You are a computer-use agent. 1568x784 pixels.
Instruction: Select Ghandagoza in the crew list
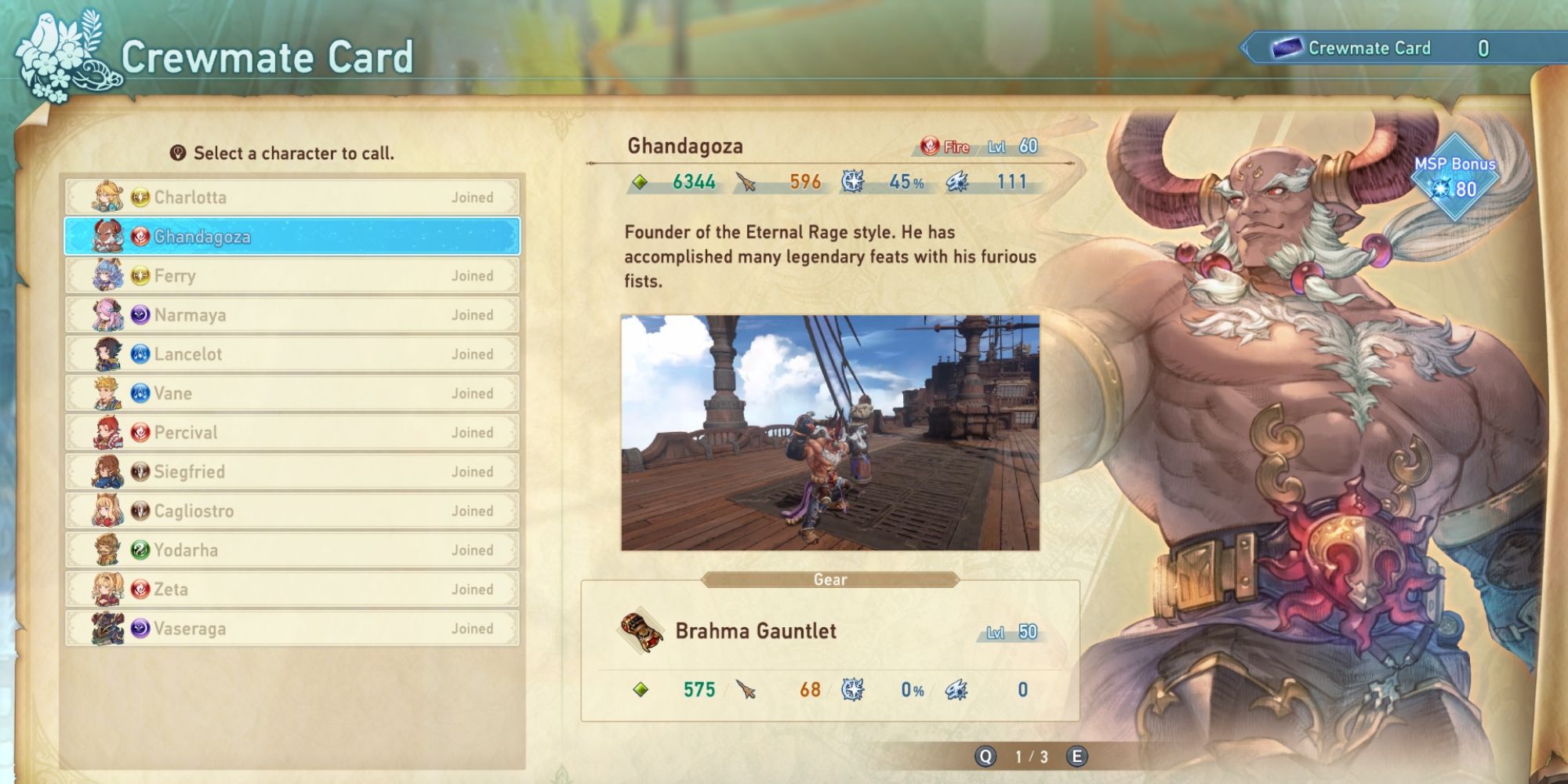click(298, 237)
